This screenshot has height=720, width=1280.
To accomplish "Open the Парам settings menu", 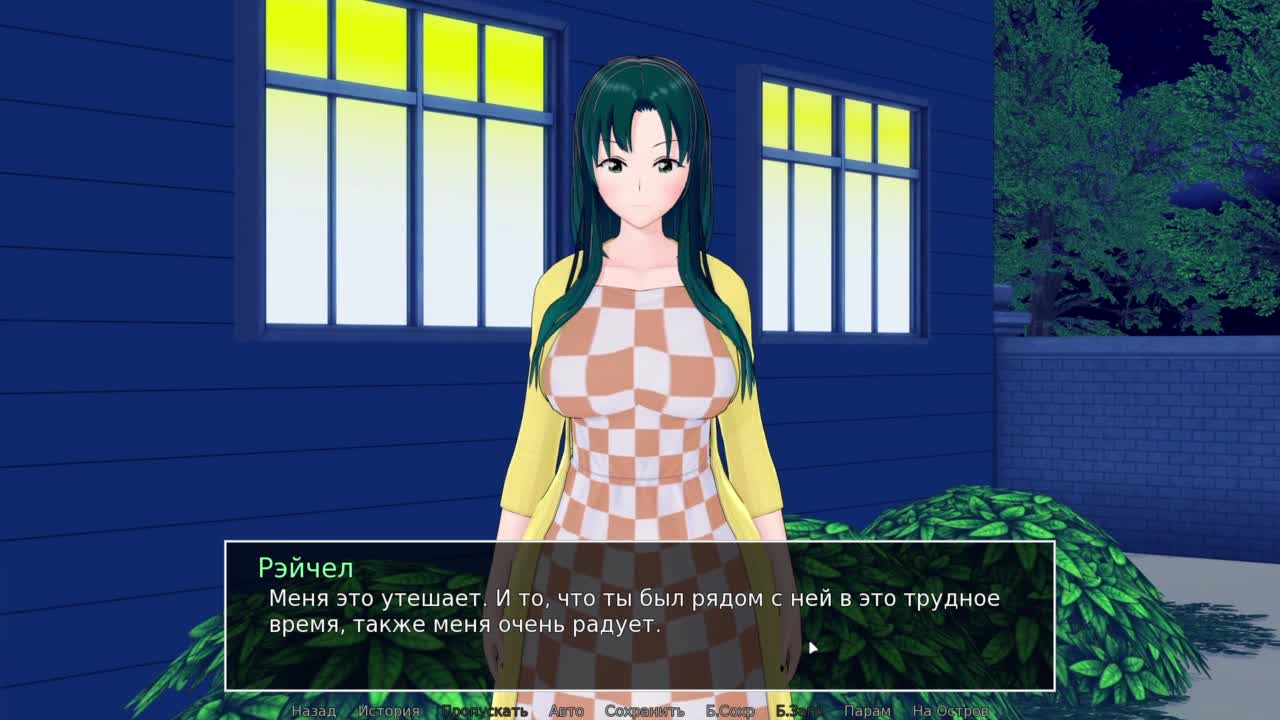I will pyautogui.click(x=867, y=711).
